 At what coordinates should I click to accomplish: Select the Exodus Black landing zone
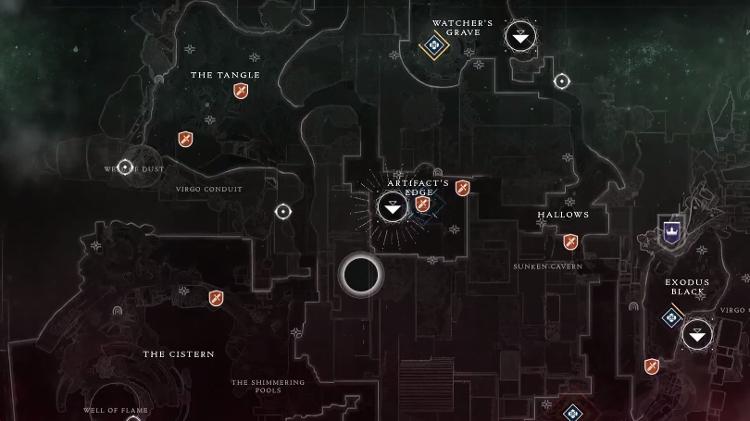pyautogui.click(x=697, y=333)
